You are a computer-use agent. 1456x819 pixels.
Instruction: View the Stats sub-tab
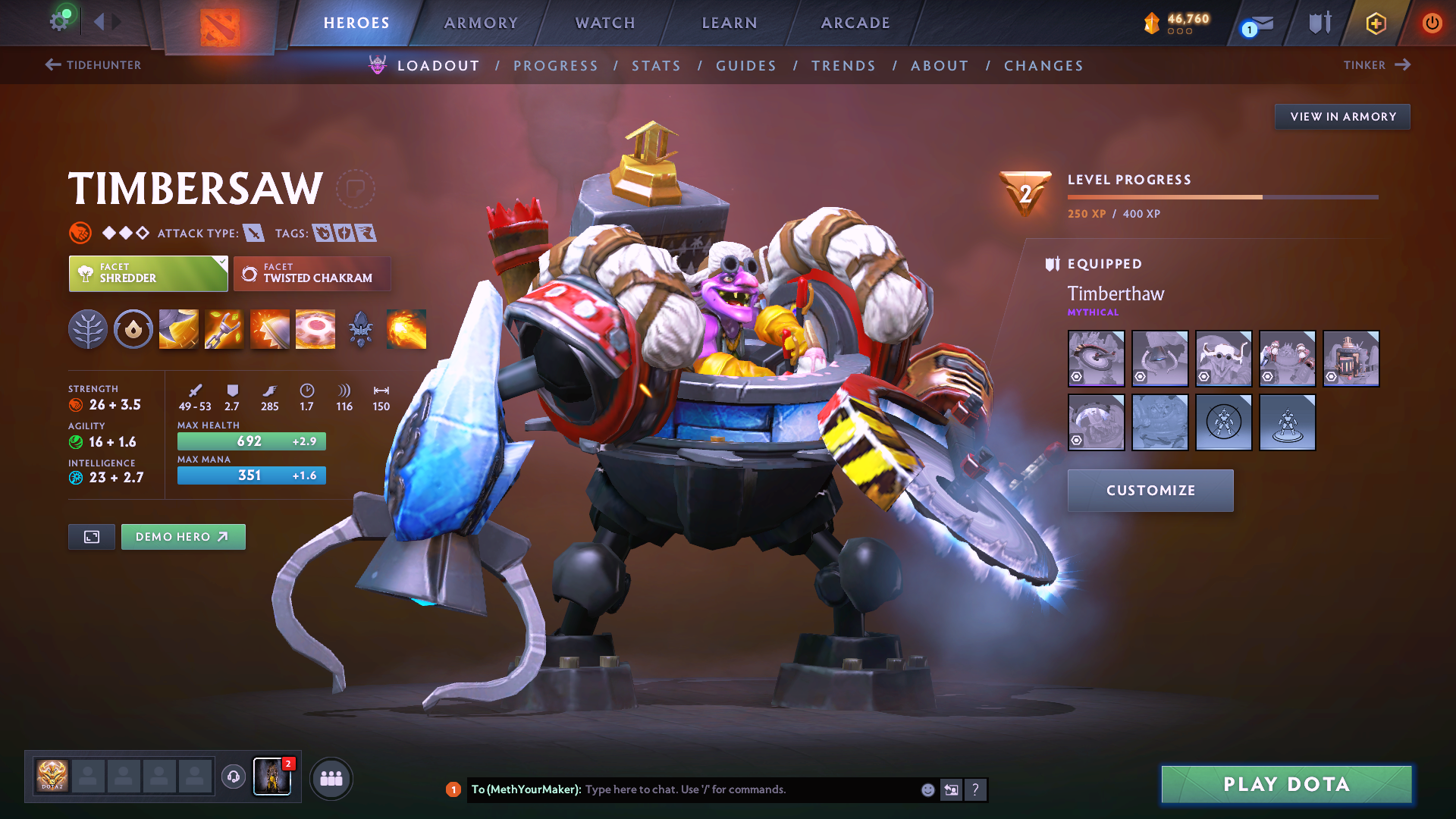(x=657, y=66)
